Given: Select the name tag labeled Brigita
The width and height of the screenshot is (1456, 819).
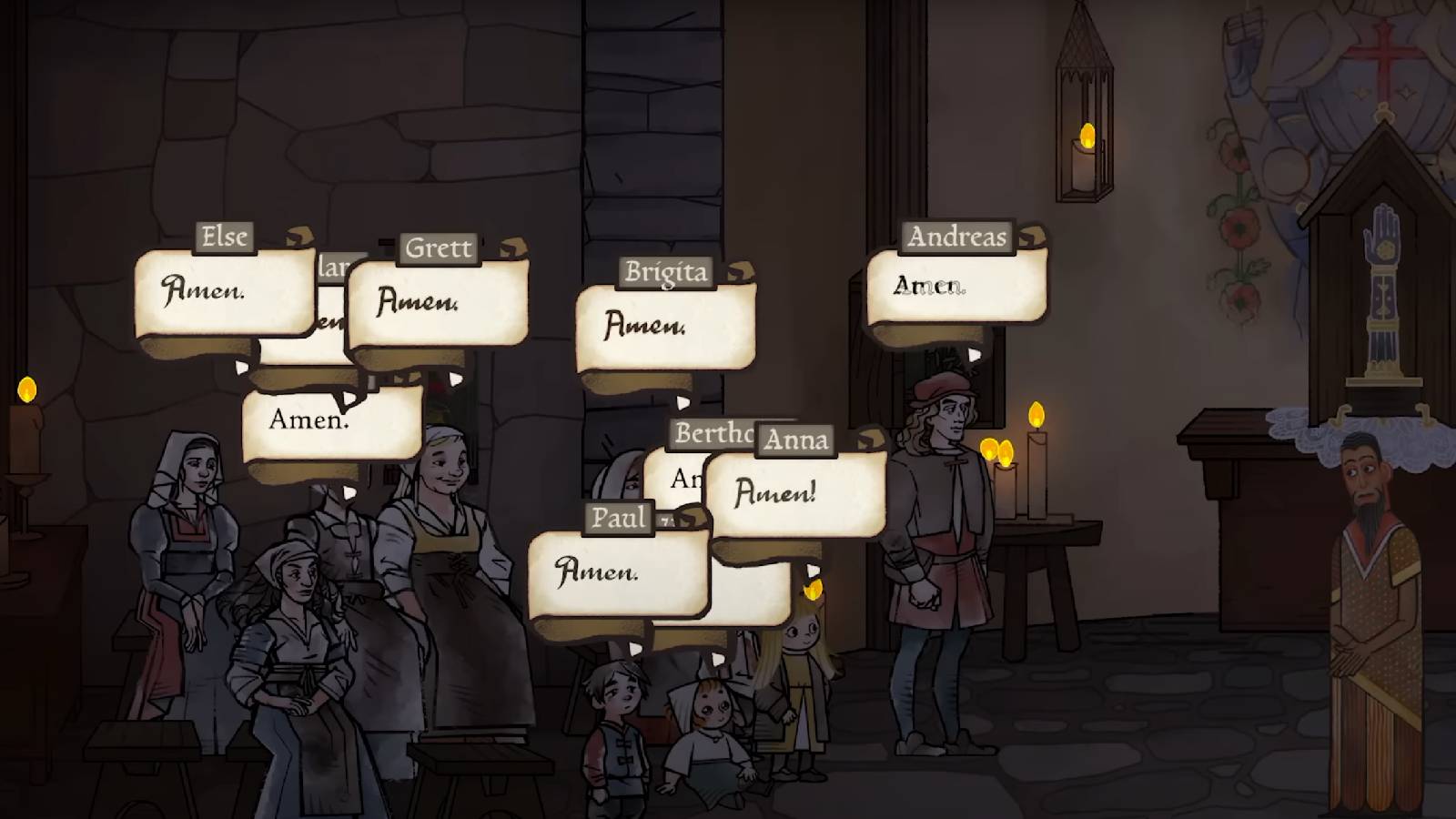Looking at the screenshot, I should coord(667,270).
